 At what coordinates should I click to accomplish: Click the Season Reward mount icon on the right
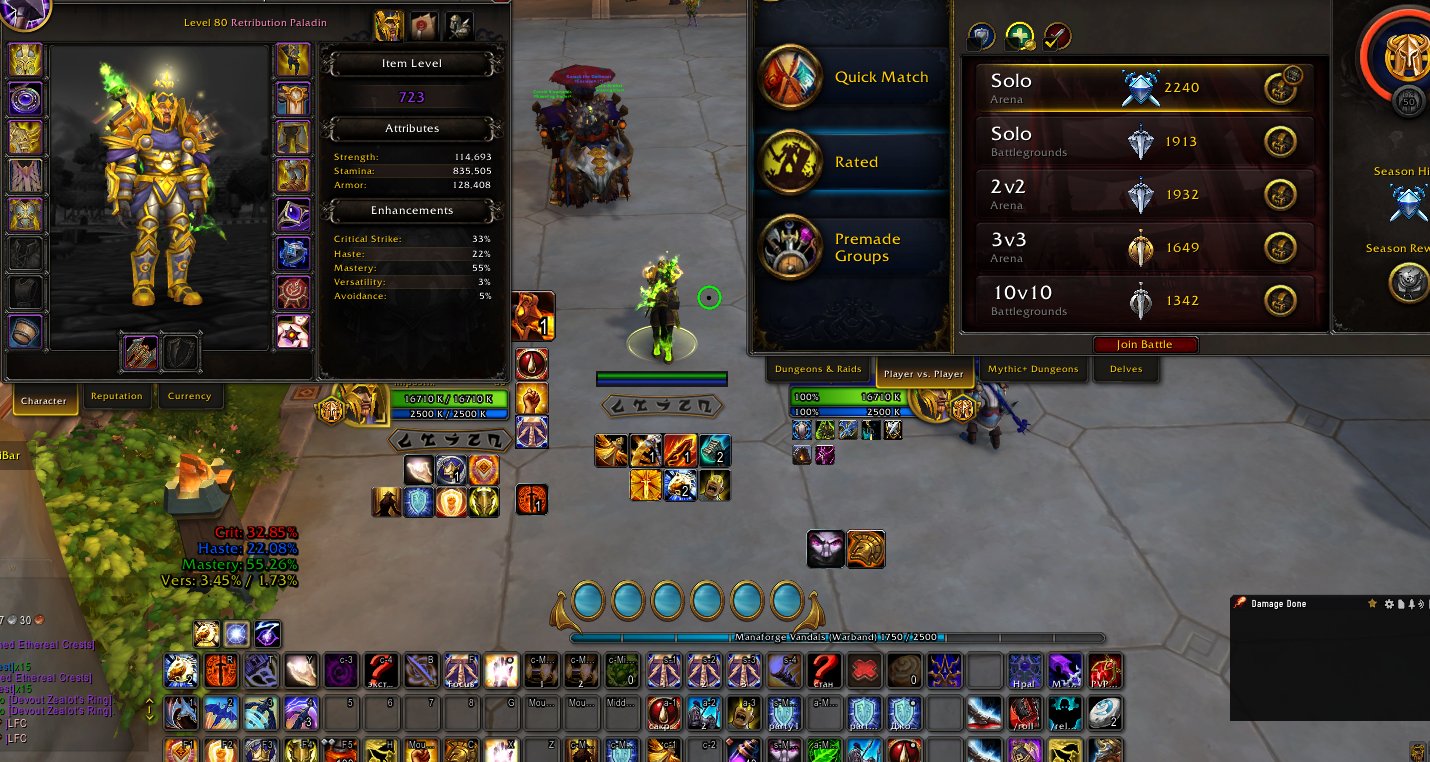(1408, 283)
